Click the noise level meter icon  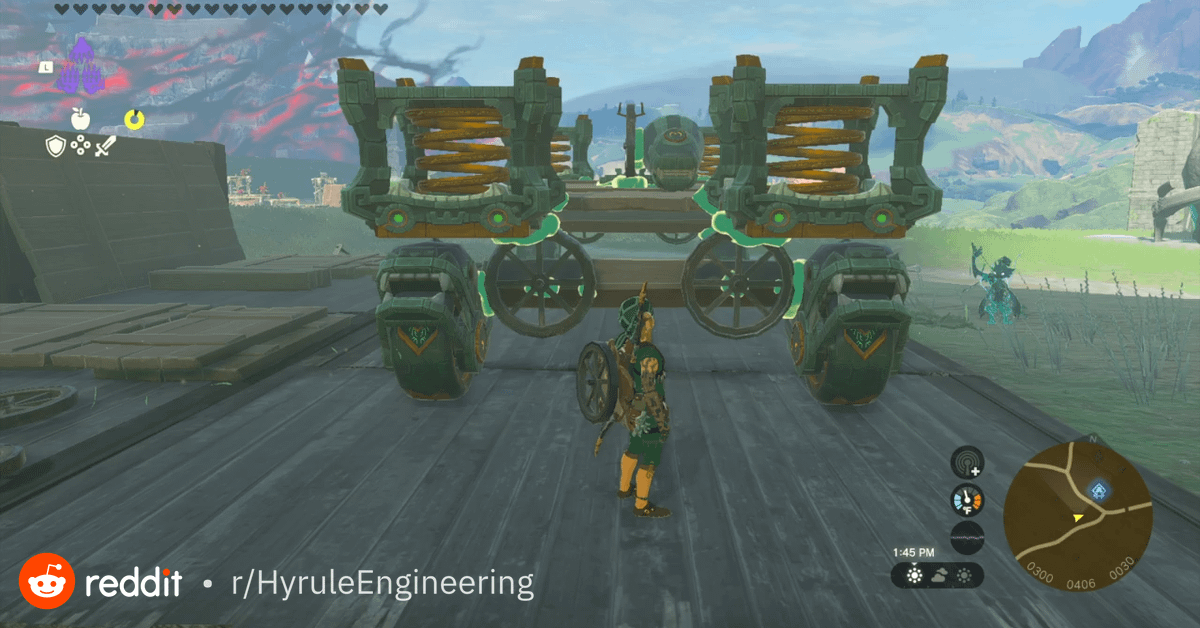coord(967,537)
